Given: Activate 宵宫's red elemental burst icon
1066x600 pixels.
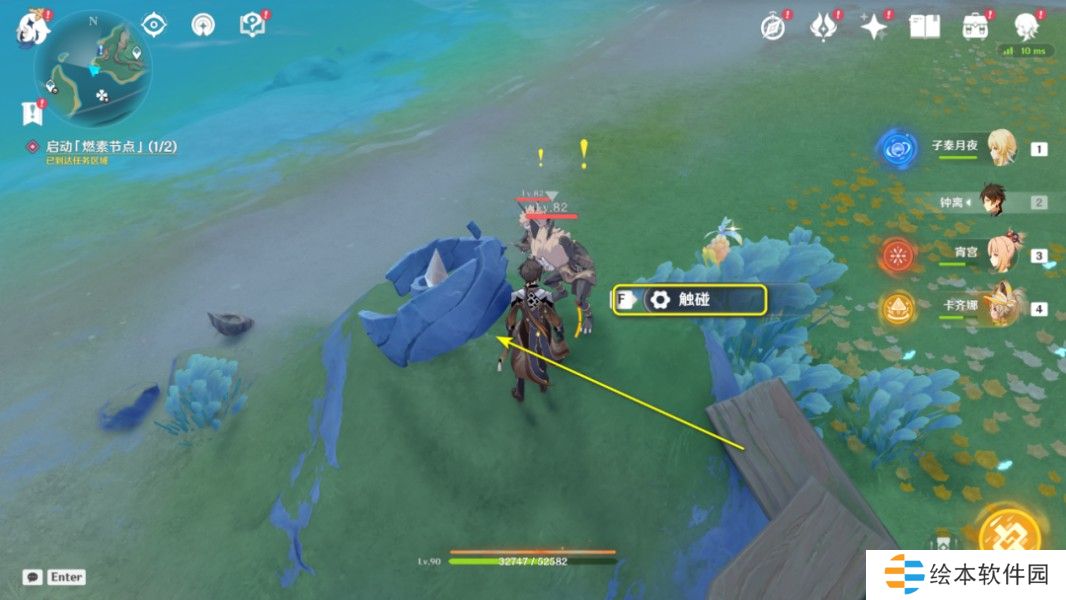Looking at the screenshot, I should [896, 255].
